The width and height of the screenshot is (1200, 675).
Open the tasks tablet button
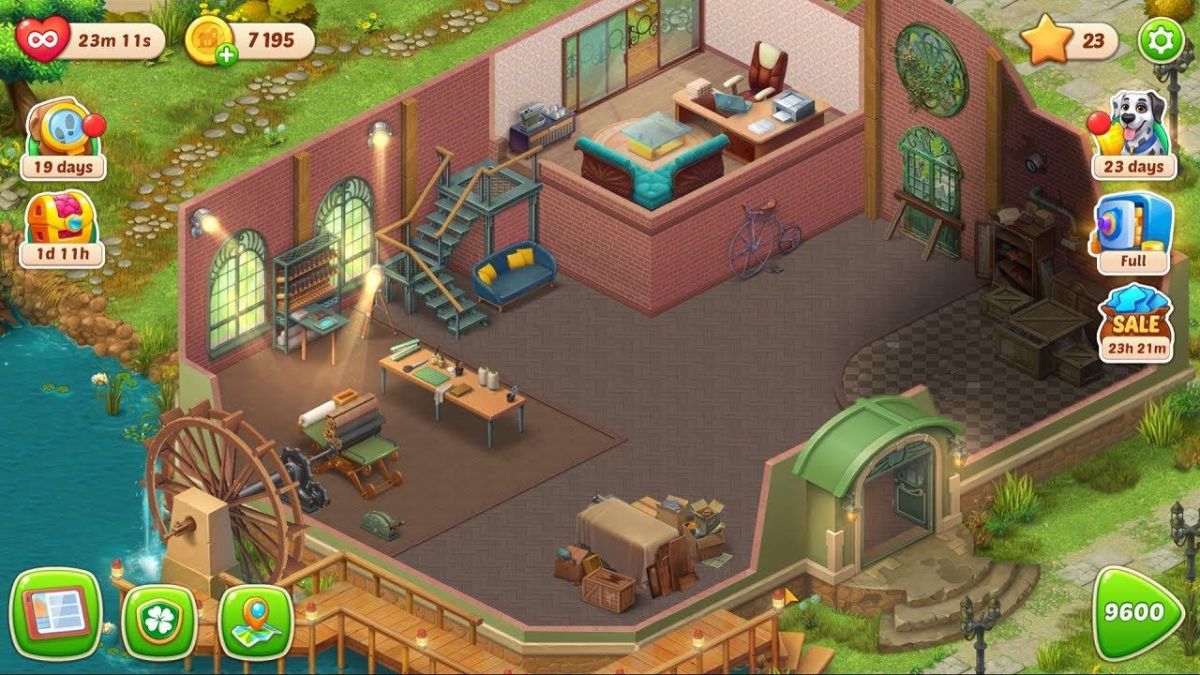pyautogui.click(x=56, y=613)
